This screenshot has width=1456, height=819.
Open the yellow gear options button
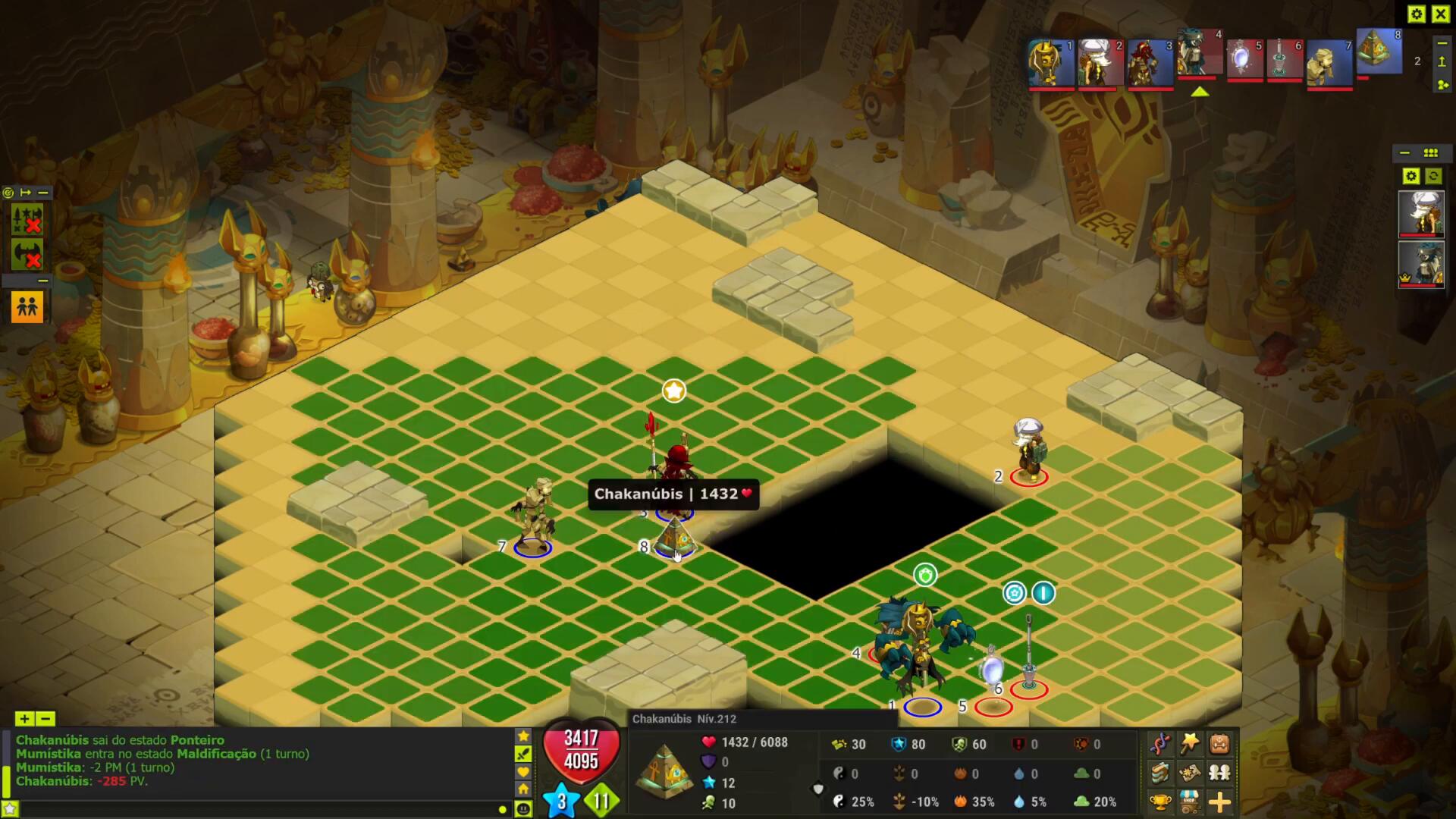(1416, 14)
